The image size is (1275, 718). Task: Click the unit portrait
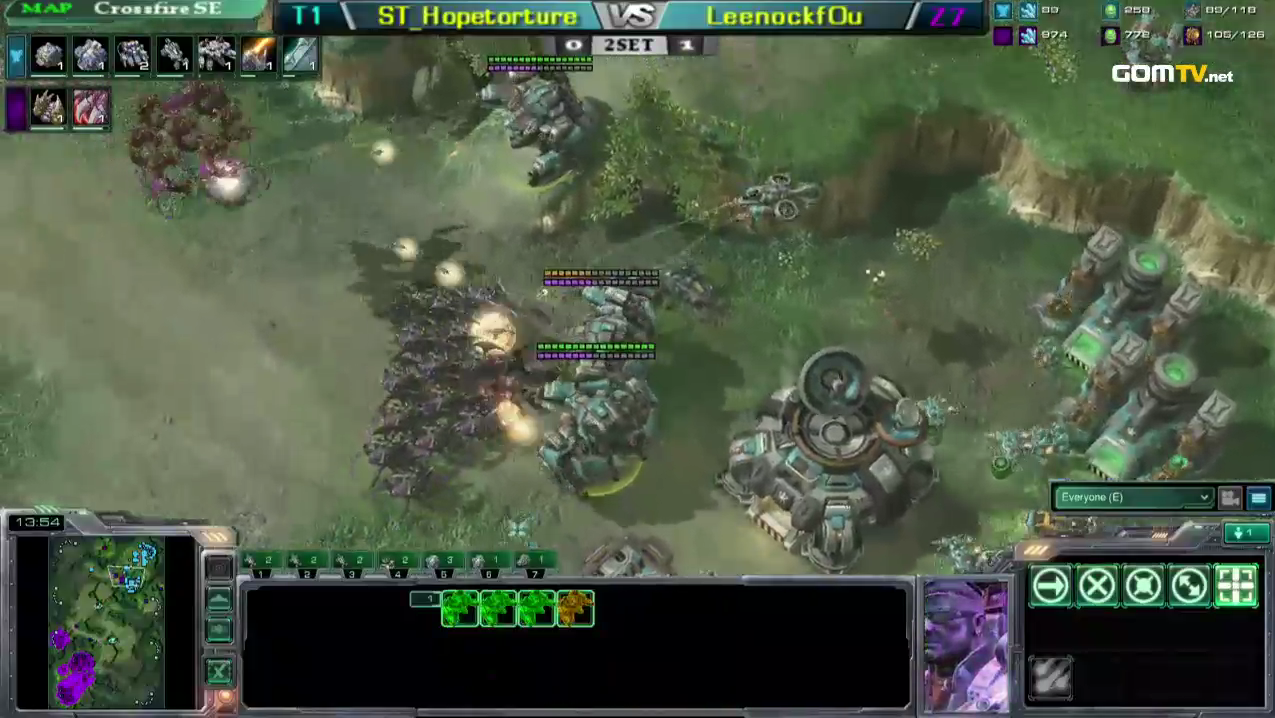click(x=966, y=643)
